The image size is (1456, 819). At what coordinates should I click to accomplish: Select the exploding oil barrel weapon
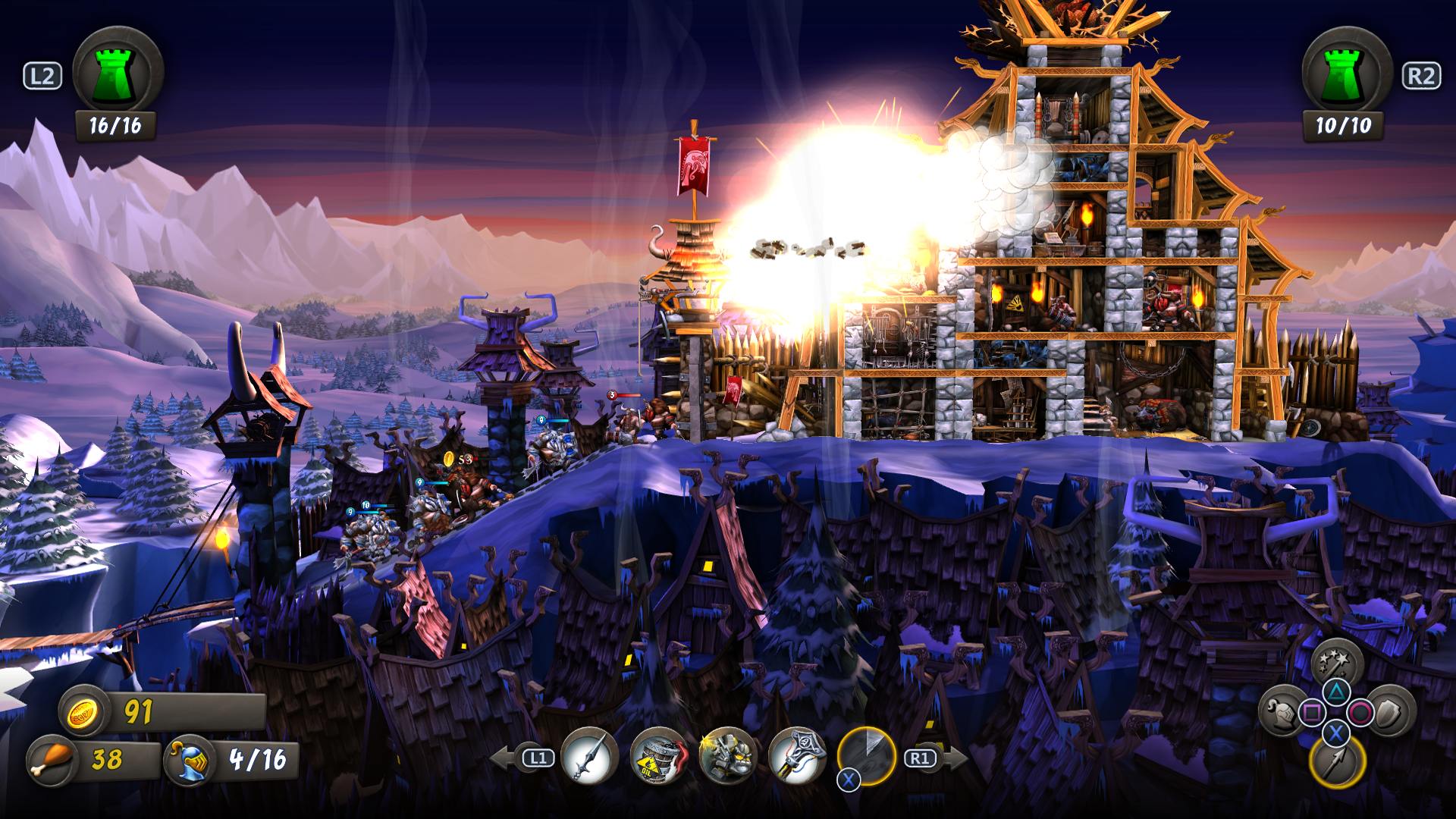657,757
